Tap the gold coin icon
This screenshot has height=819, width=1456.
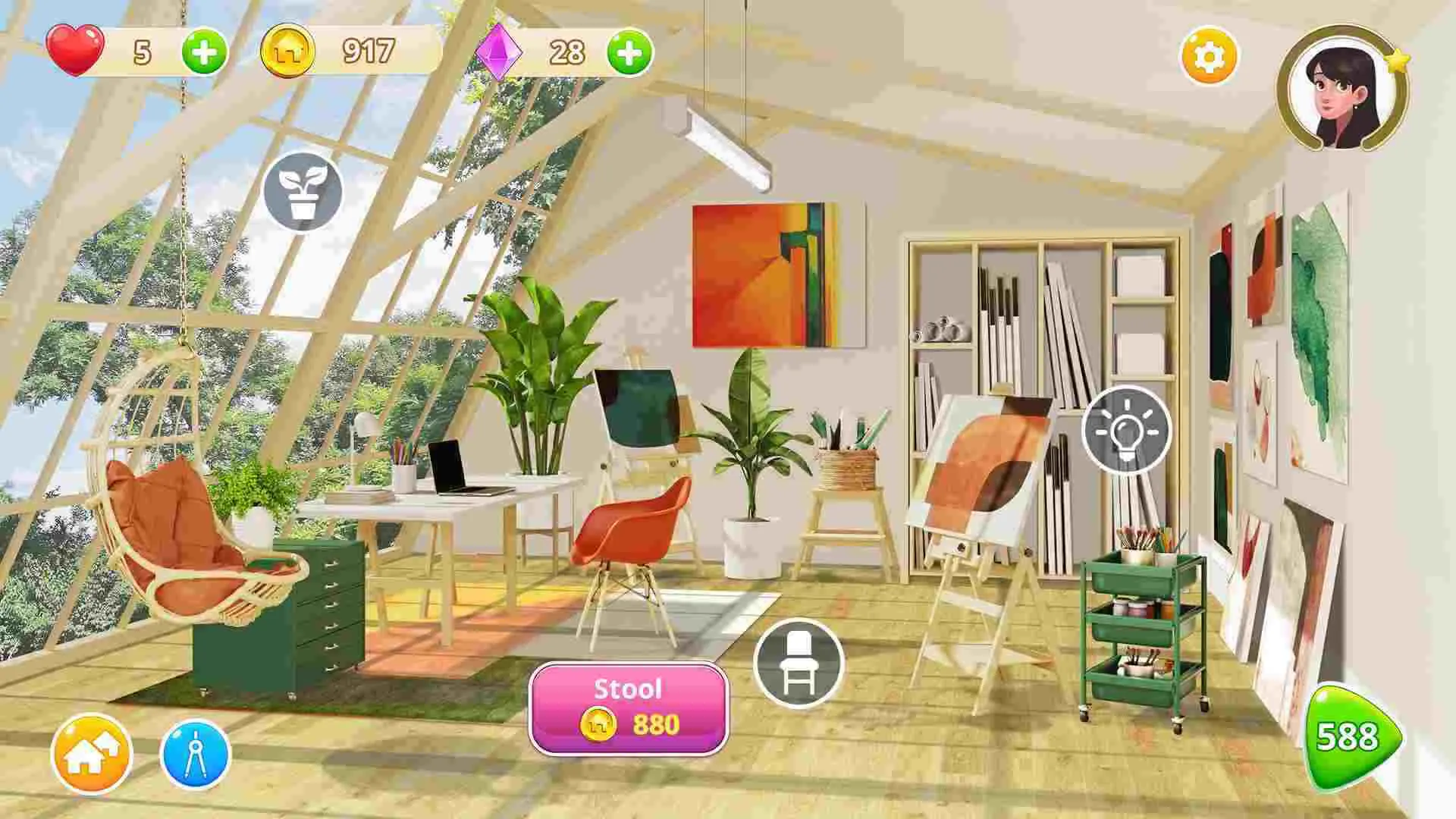point(290,49)
